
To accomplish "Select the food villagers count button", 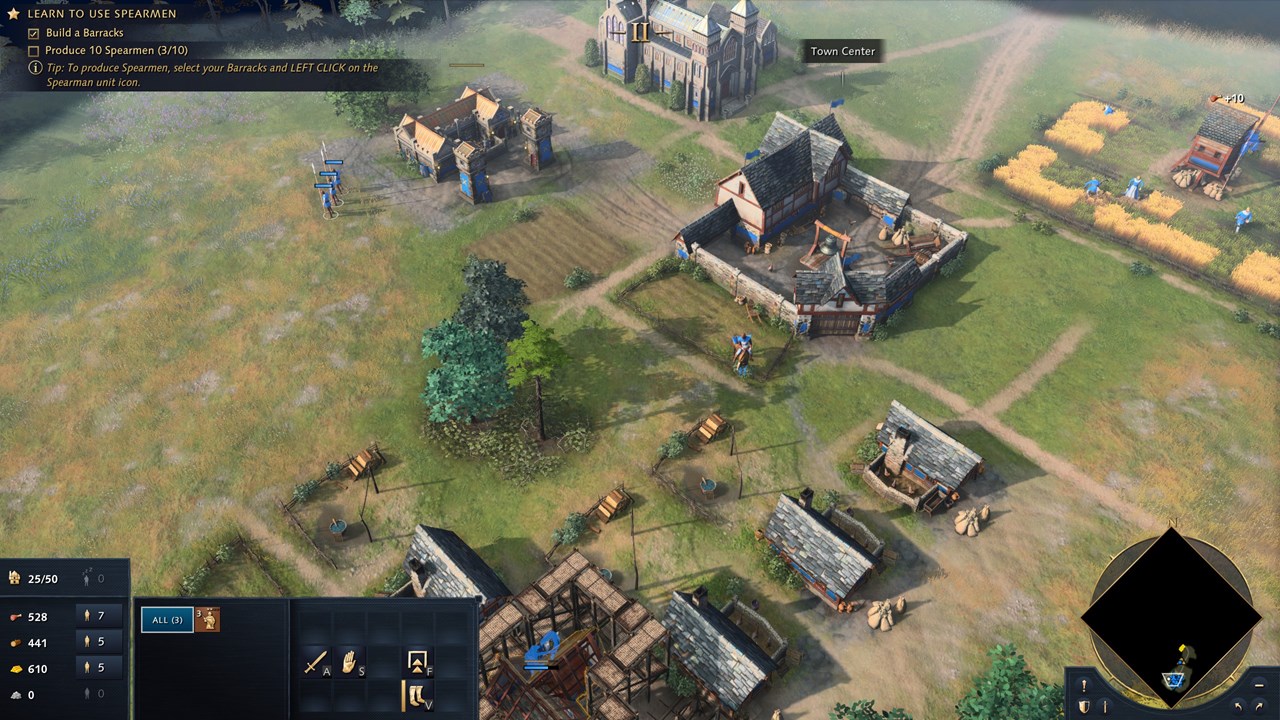I will pyautogui.click(x=95, y=616).
